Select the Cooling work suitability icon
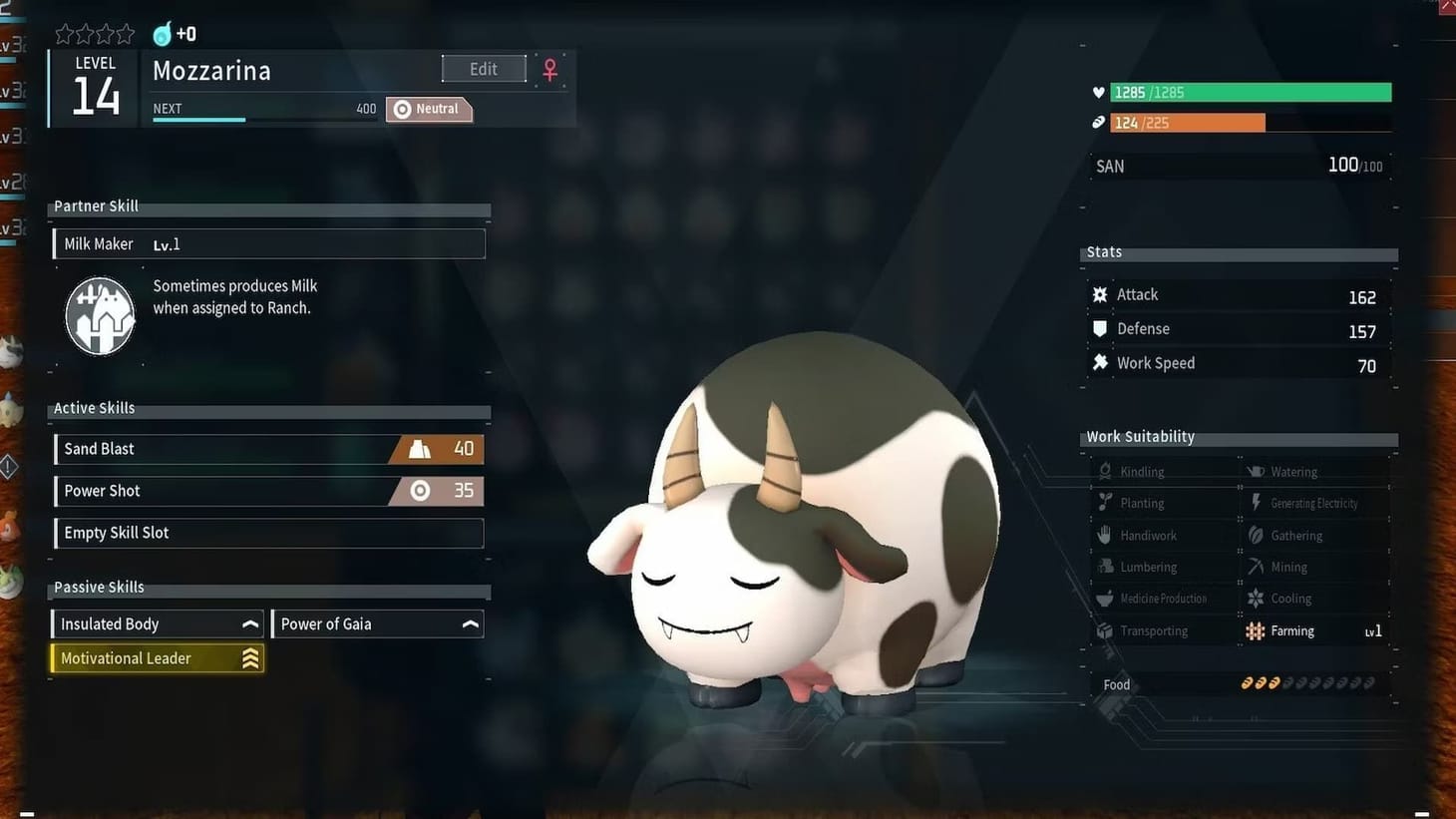This screenshot has width=1456, height=819. click(1255, 598)
